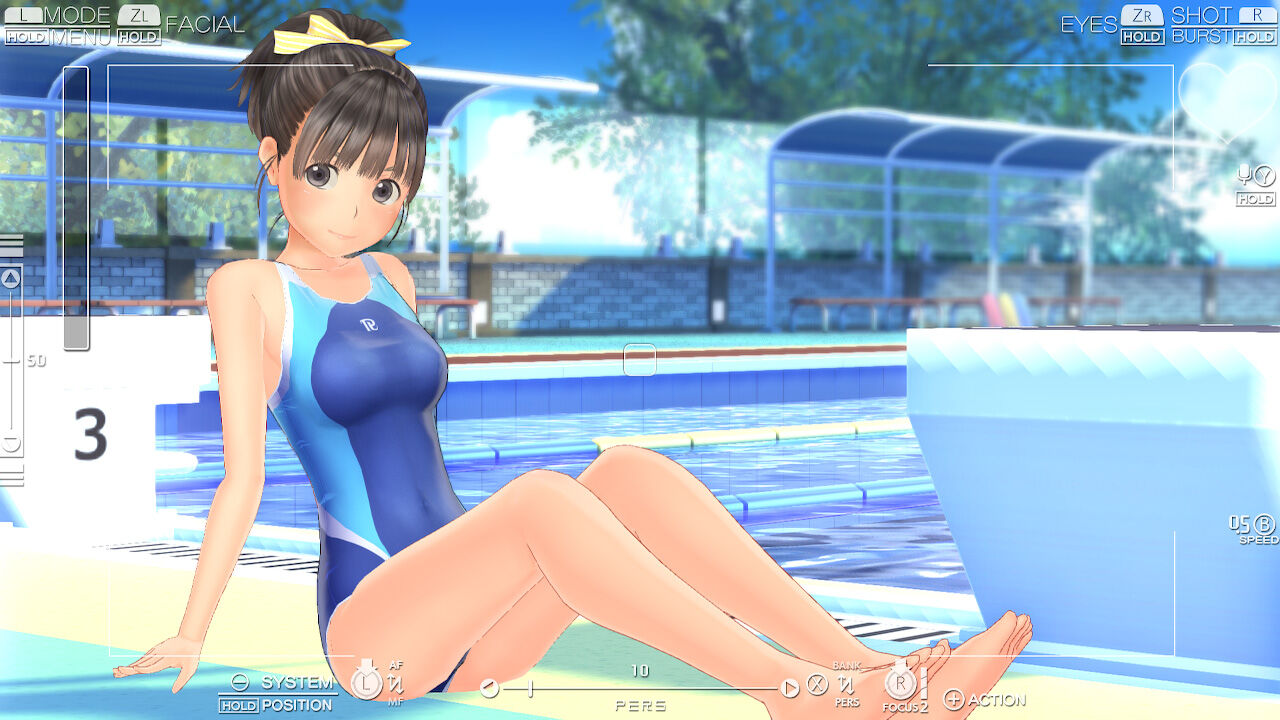Open the FACIAL expression menu

(204, 23)
